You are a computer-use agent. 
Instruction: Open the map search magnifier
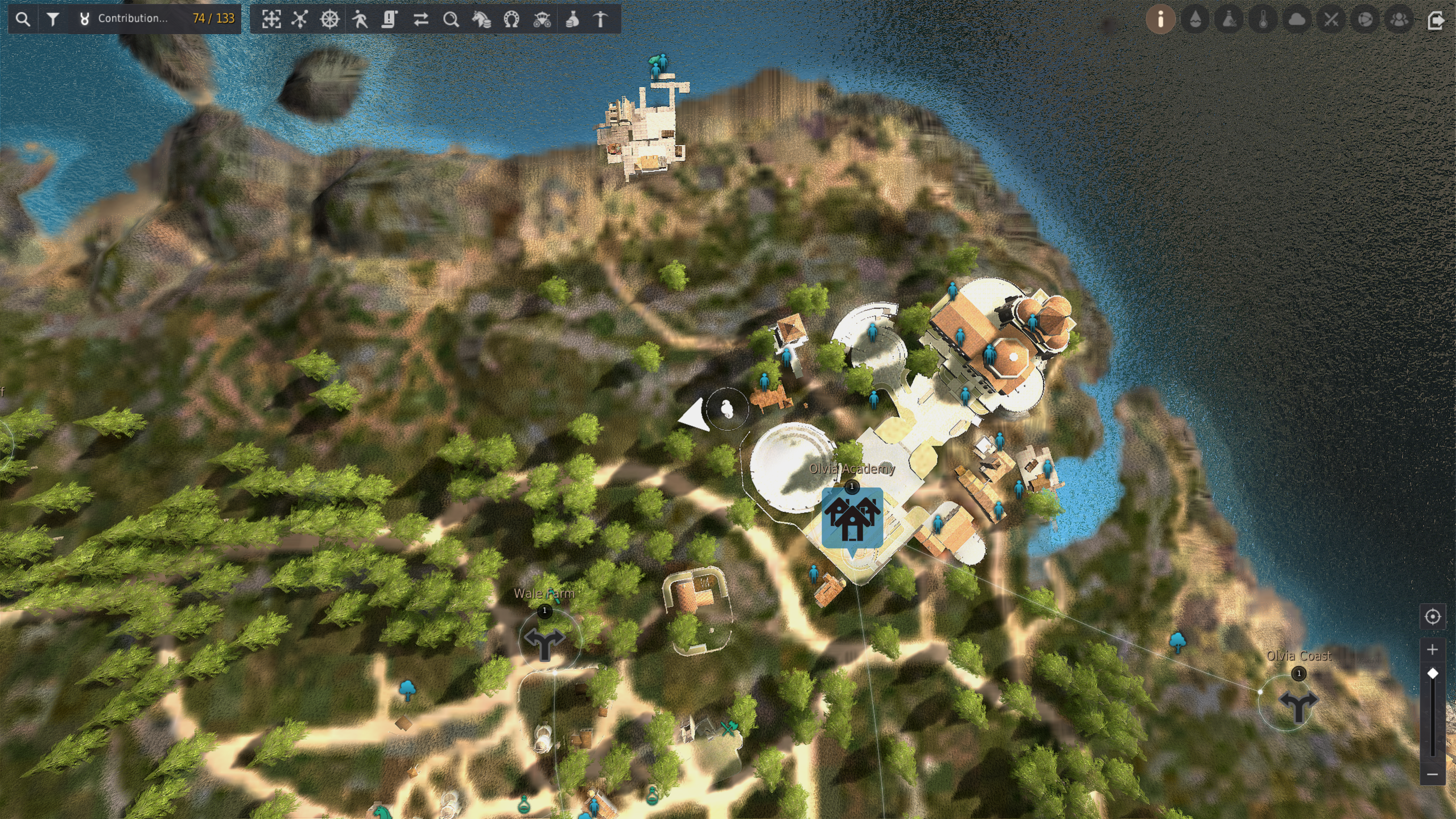(23, 19)
